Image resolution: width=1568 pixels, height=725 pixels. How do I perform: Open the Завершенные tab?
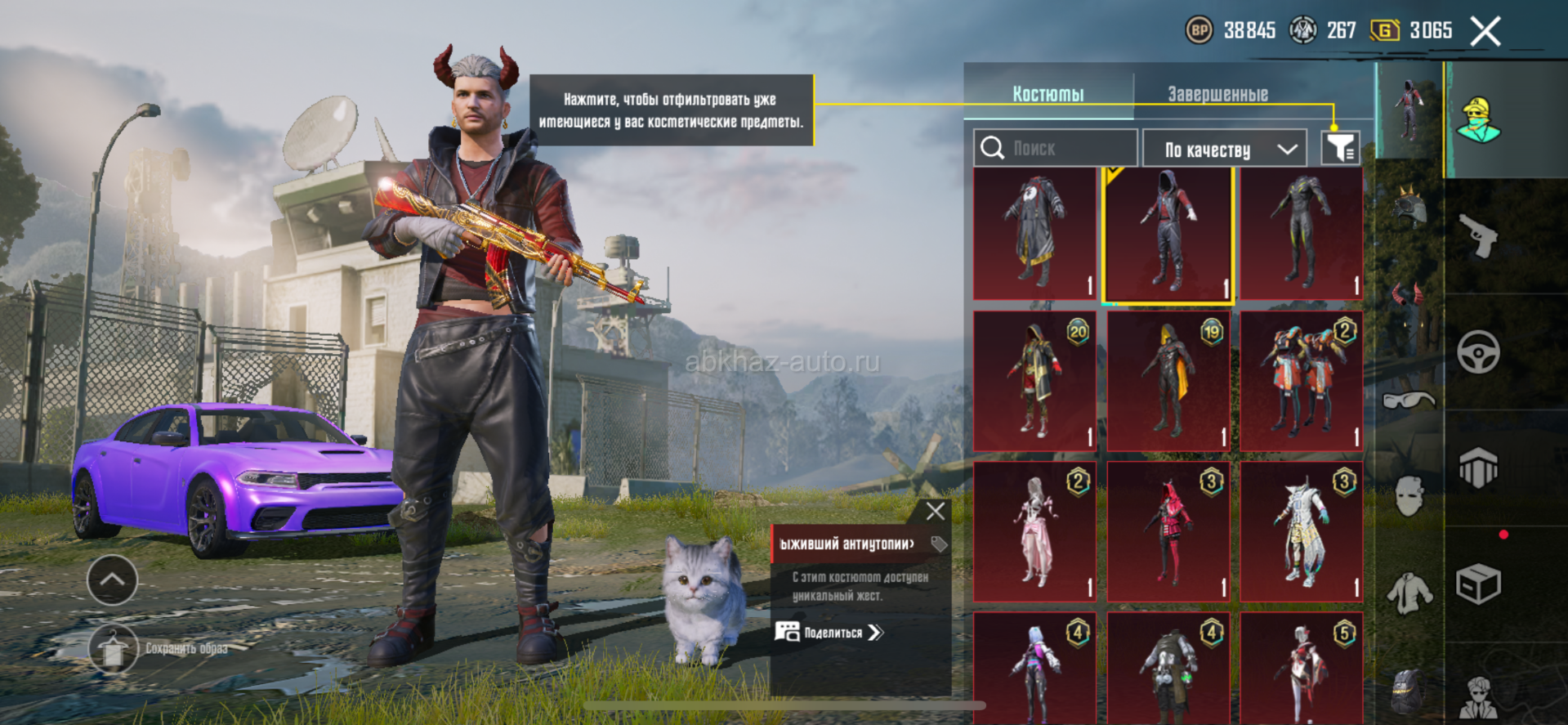1217,94
